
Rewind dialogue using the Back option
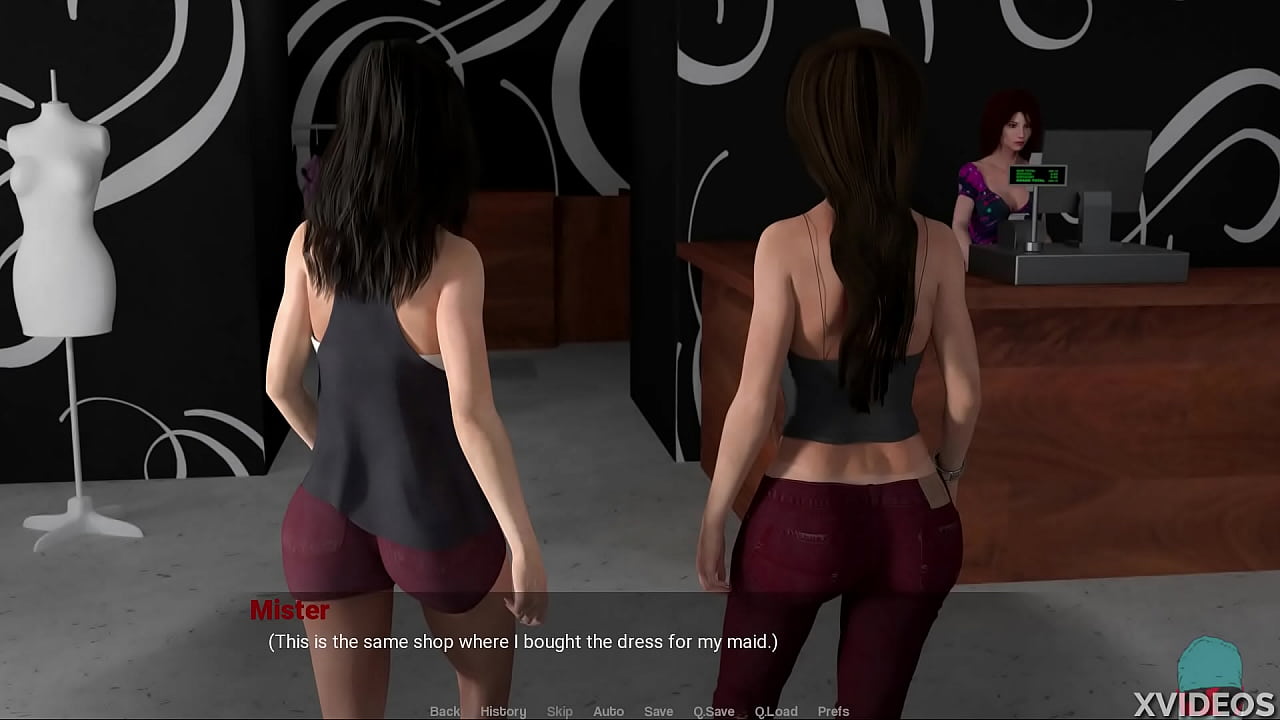(444, 711)
